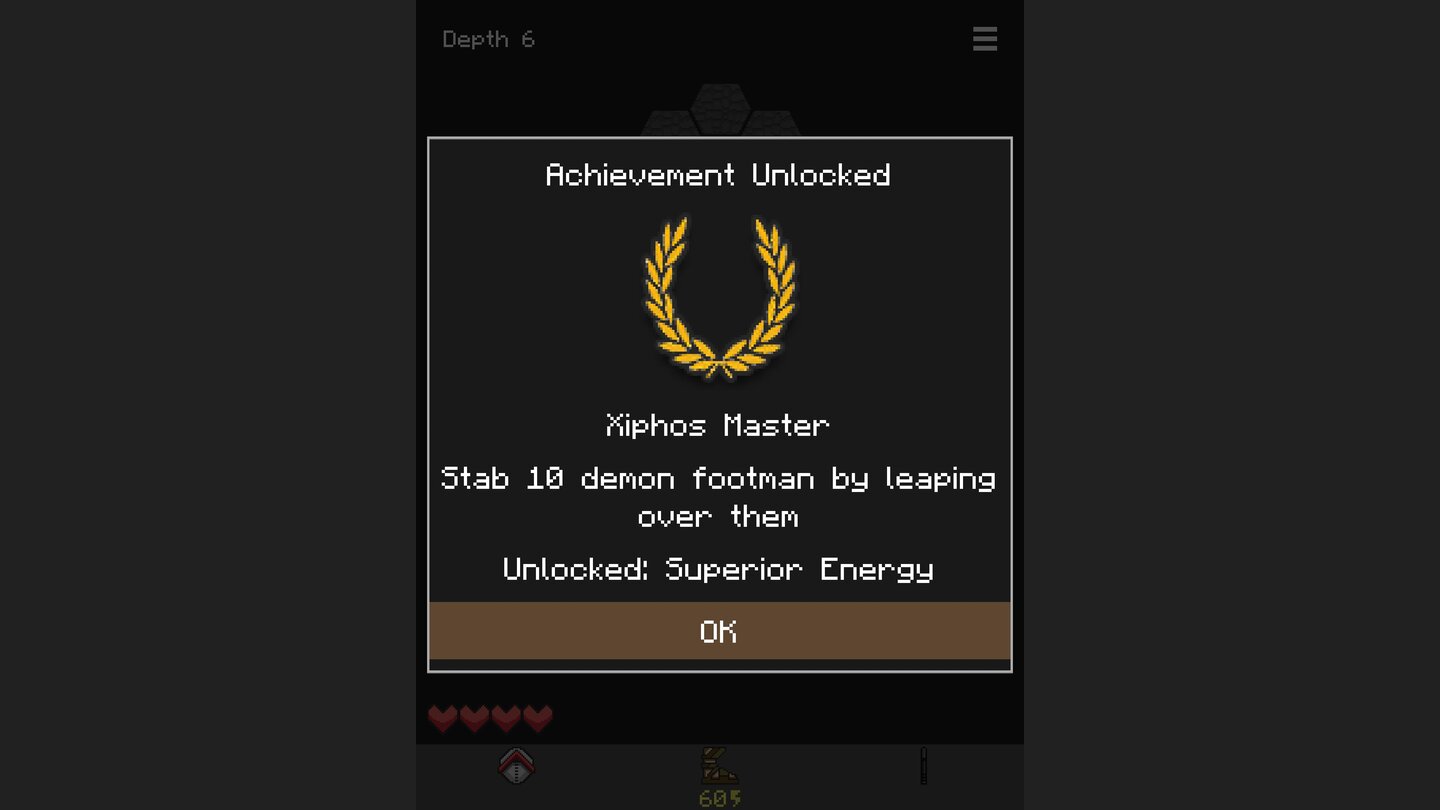Select the Xiphos Master achievement title
The width and height of the screenshot is (1440, 810).
pos(719,425)
